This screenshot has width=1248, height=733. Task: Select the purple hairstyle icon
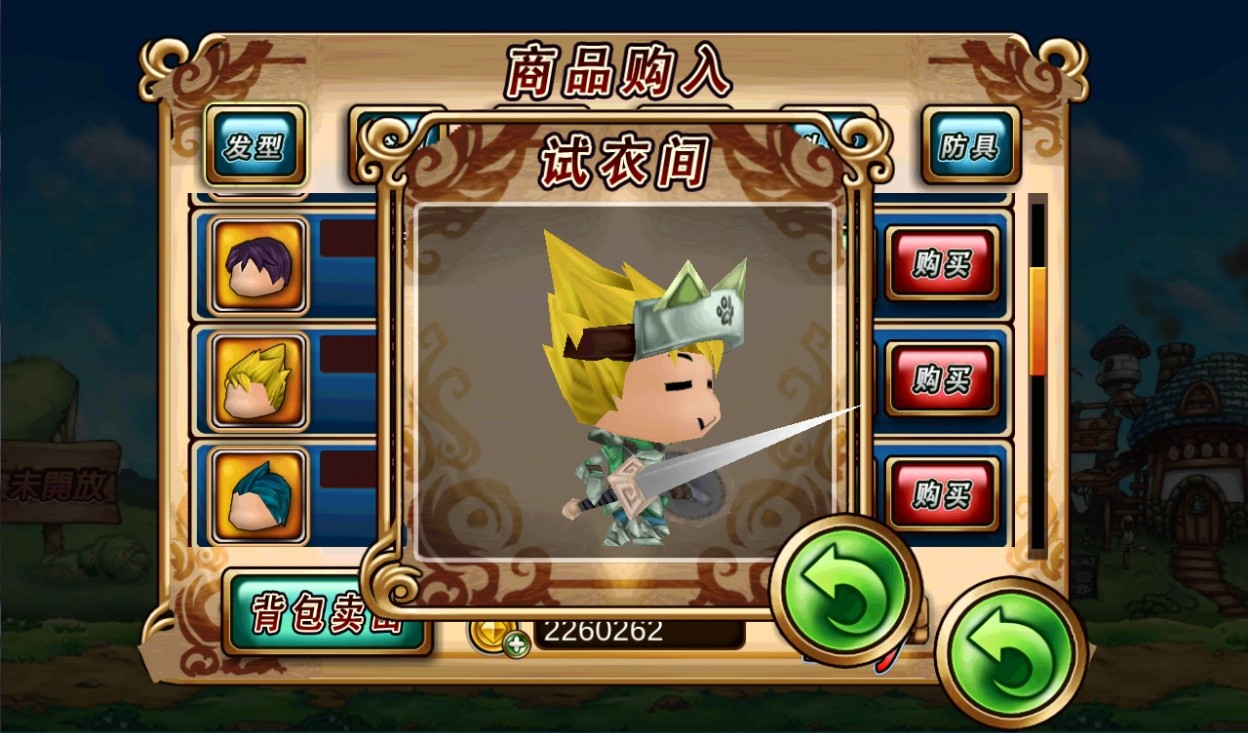click(x=259, y=265)
